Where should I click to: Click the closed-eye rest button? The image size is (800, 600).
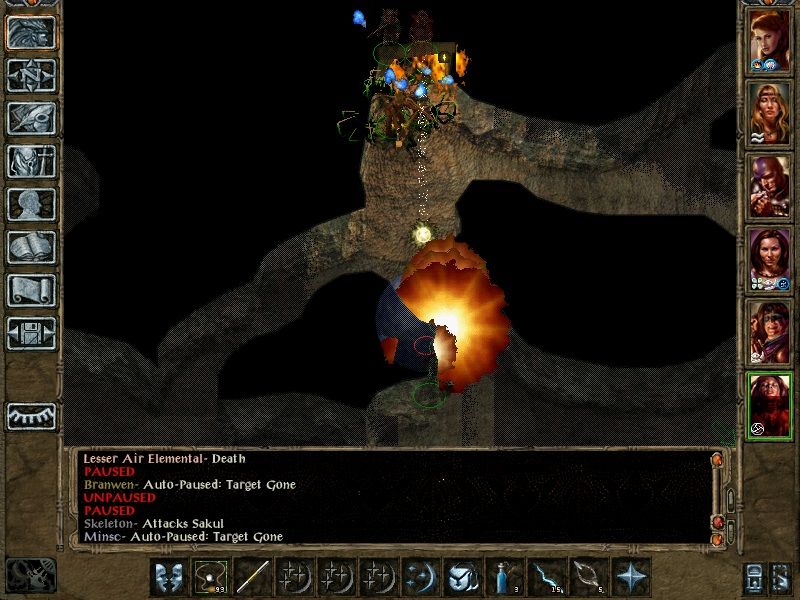(x=31, y=415)
